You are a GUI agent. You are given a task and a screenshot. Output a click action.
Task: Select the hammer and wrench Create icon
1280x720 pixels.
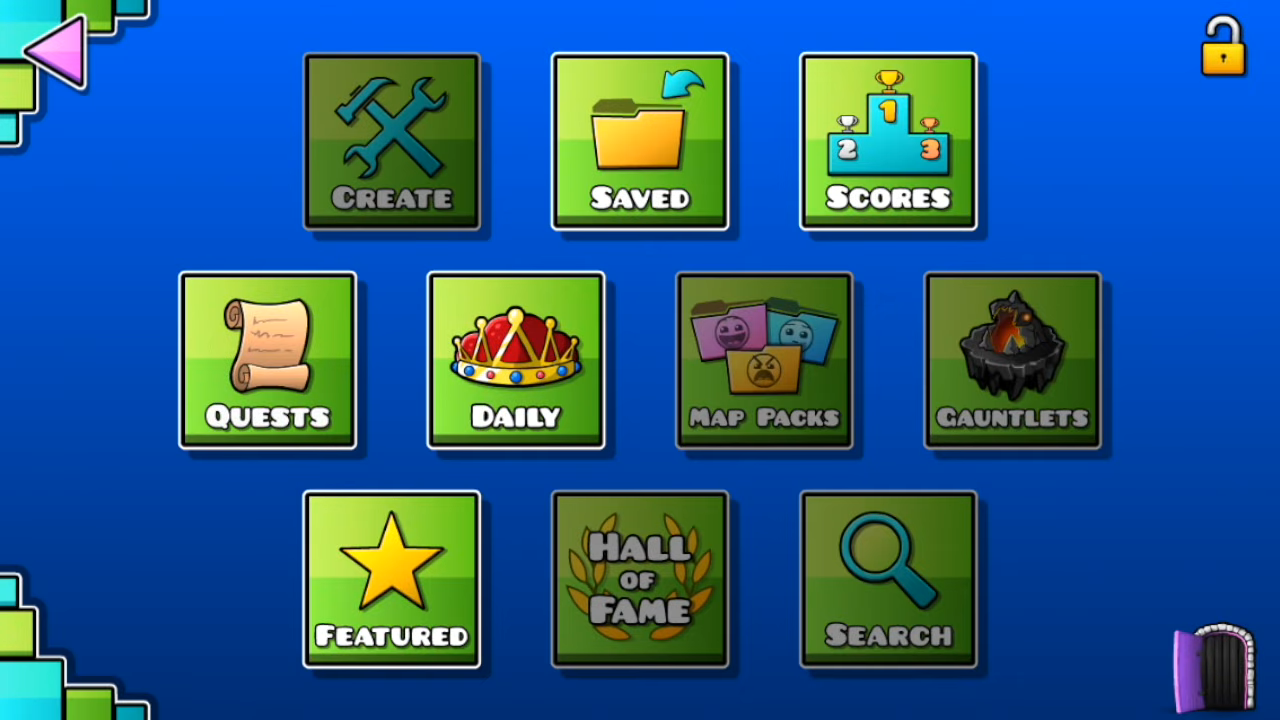[x=391, y=125]
